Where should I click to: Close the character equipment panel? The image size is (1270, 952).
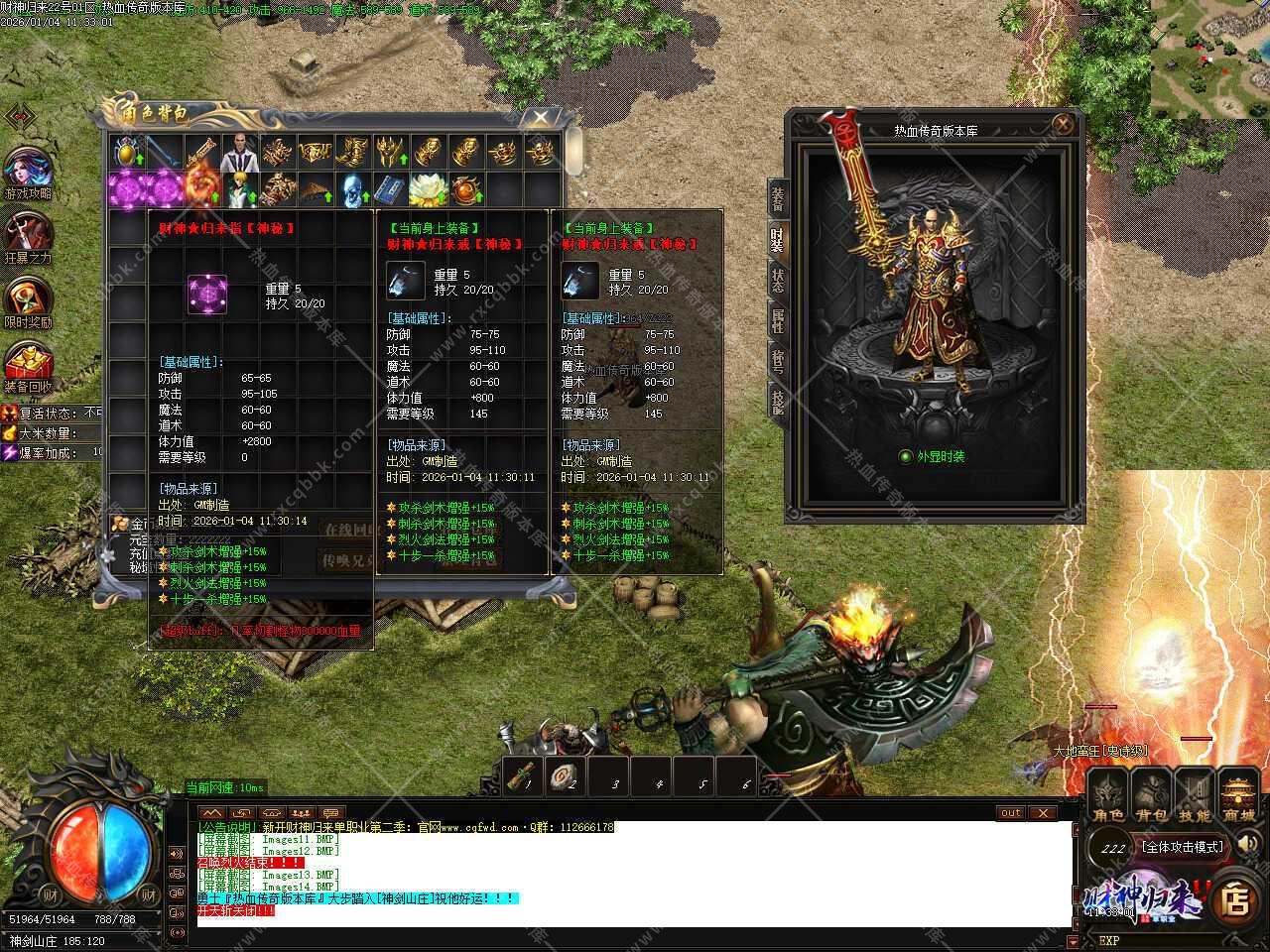point(1063,125)
